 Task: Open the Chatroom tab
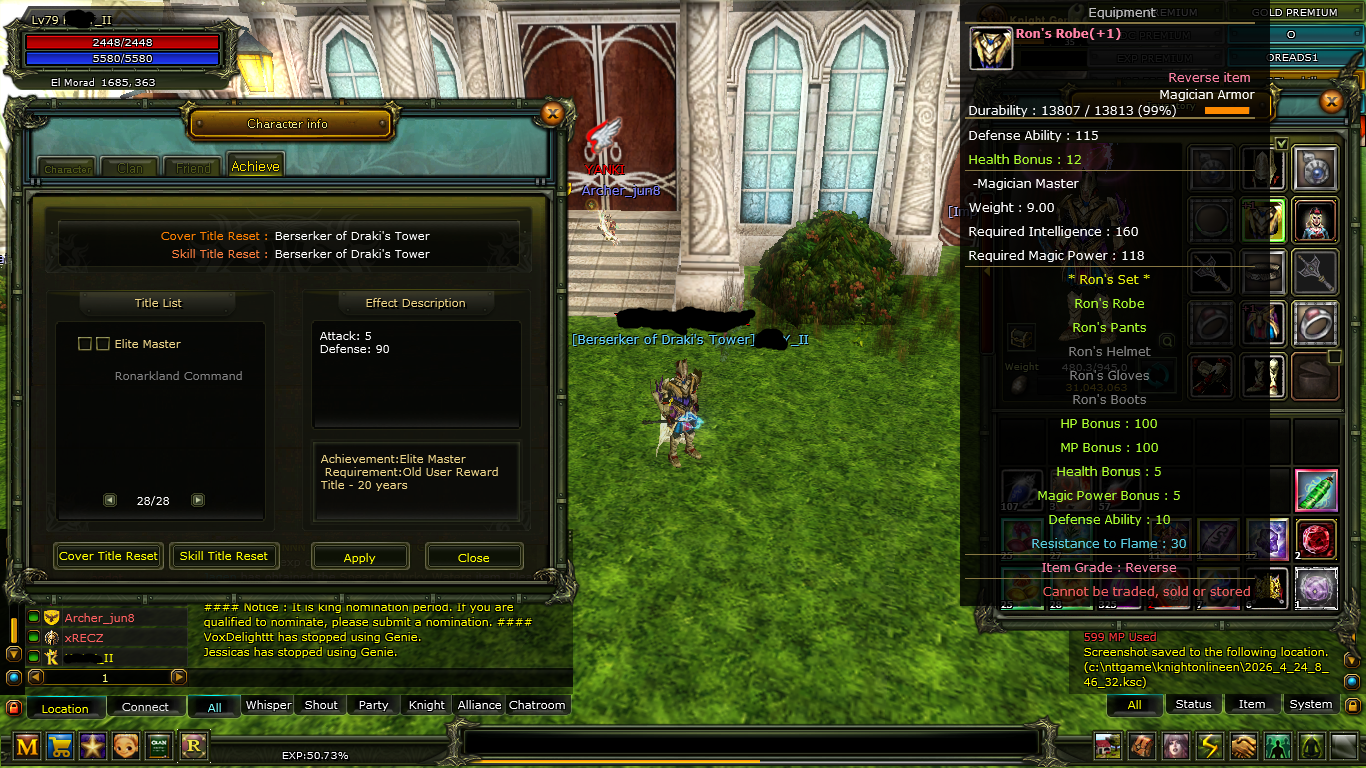coord(537,705)
